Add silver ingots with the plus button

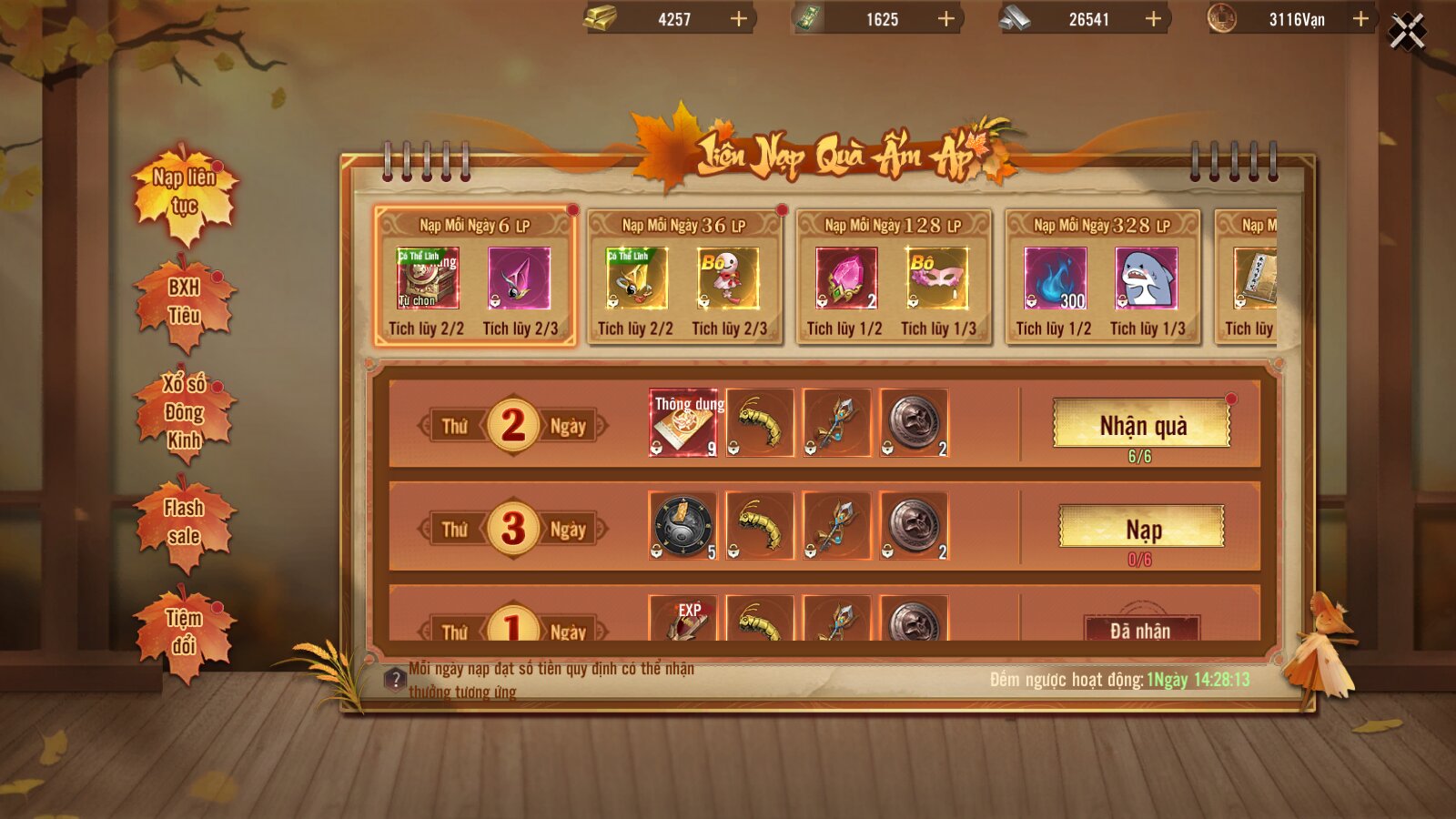point(1153,19)
